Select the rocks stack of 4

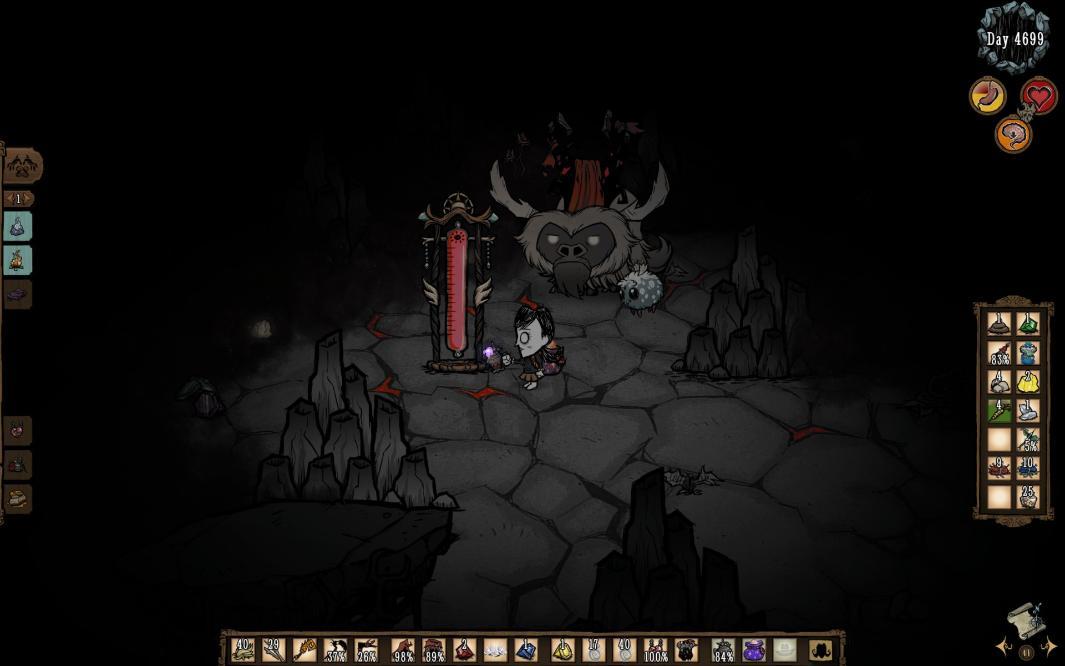coord(999,381)
